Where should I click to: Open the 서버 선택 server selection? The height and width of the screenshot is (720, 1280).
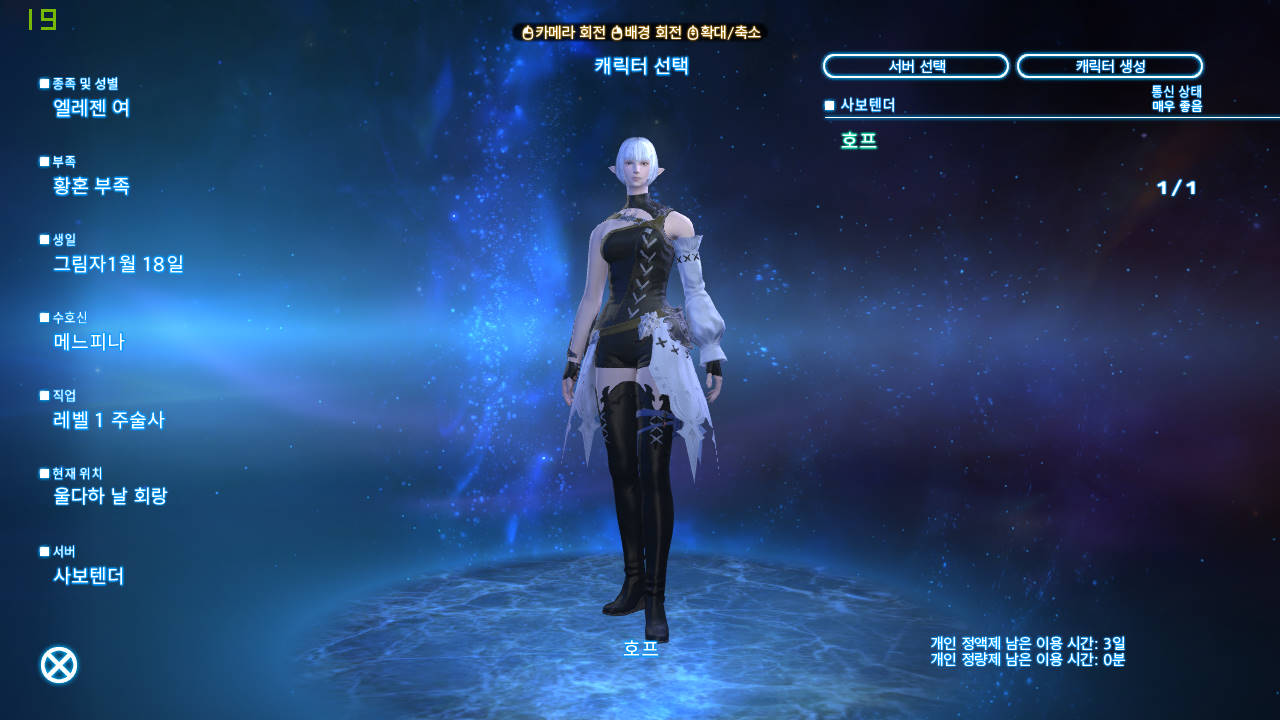(915, 66)
